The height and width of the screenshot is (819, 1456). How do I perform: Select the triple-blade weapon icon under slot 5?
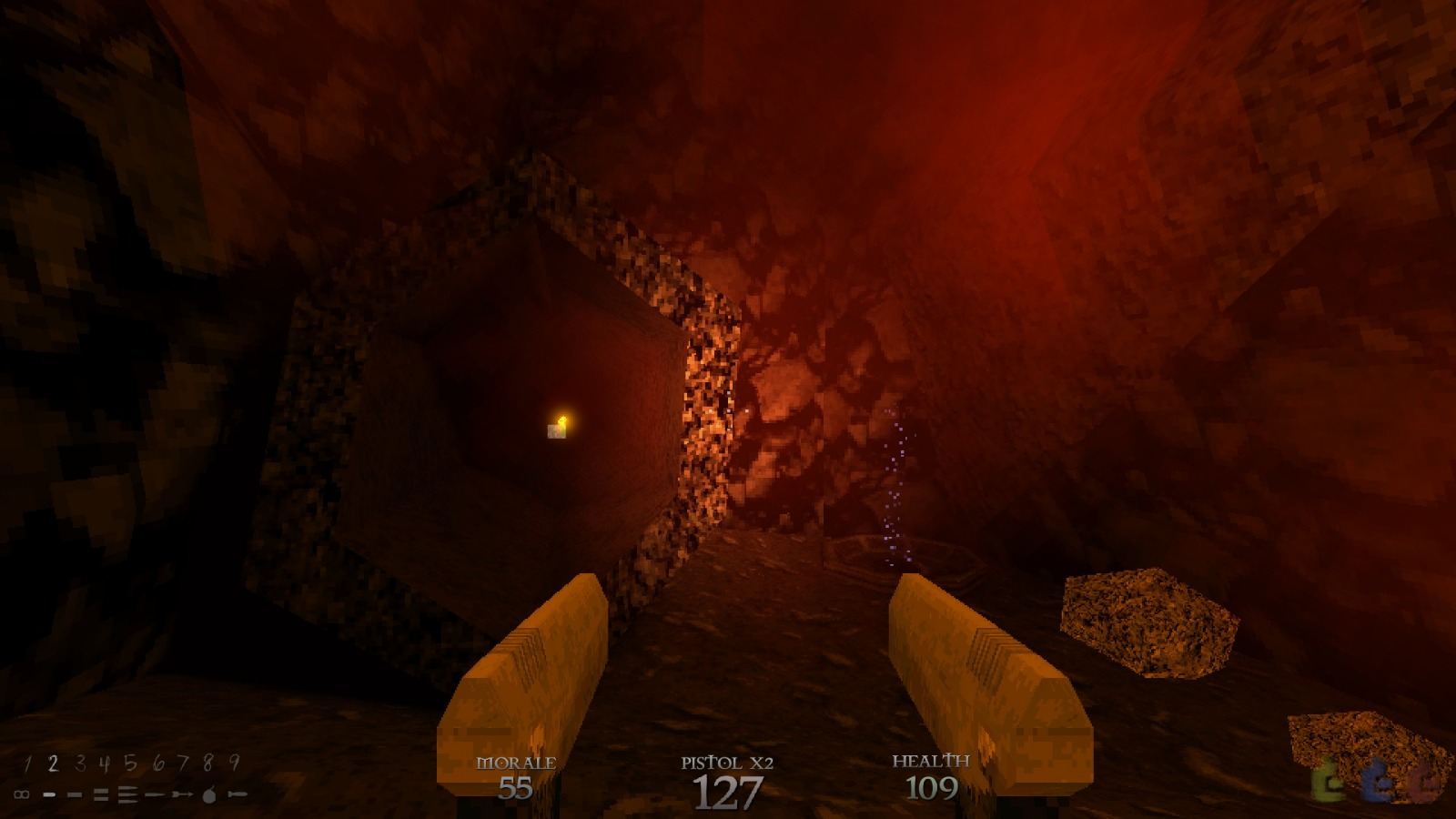pyautogui.click(x=127, y=794)
